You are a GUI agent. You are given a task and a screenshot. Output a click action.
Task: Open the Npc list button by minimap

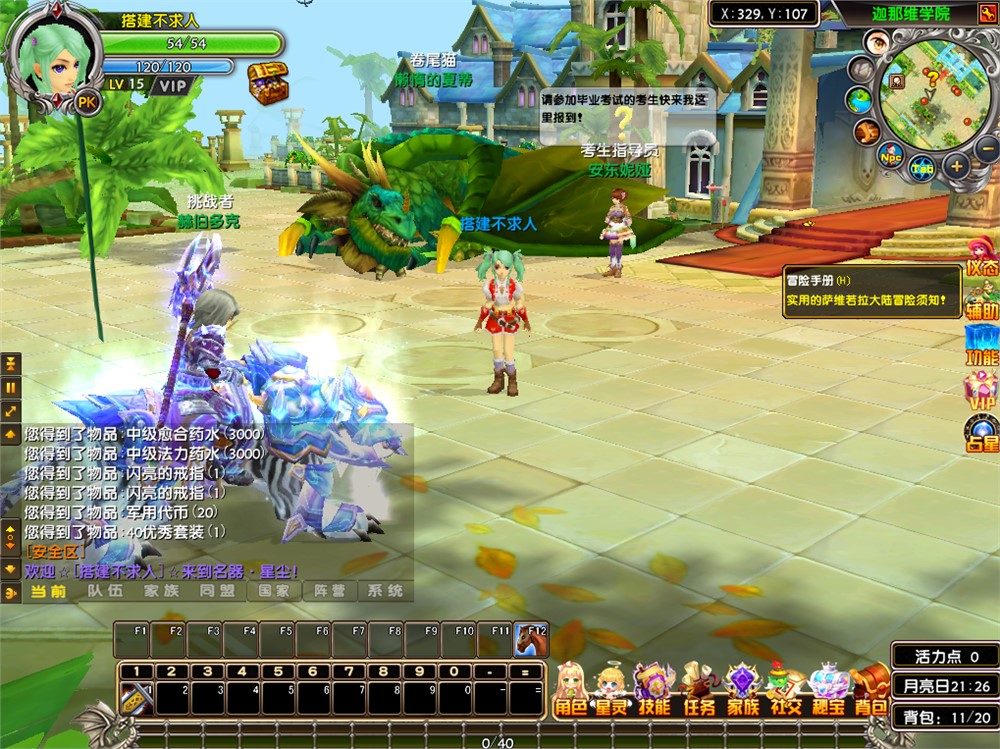click(889, 156)
